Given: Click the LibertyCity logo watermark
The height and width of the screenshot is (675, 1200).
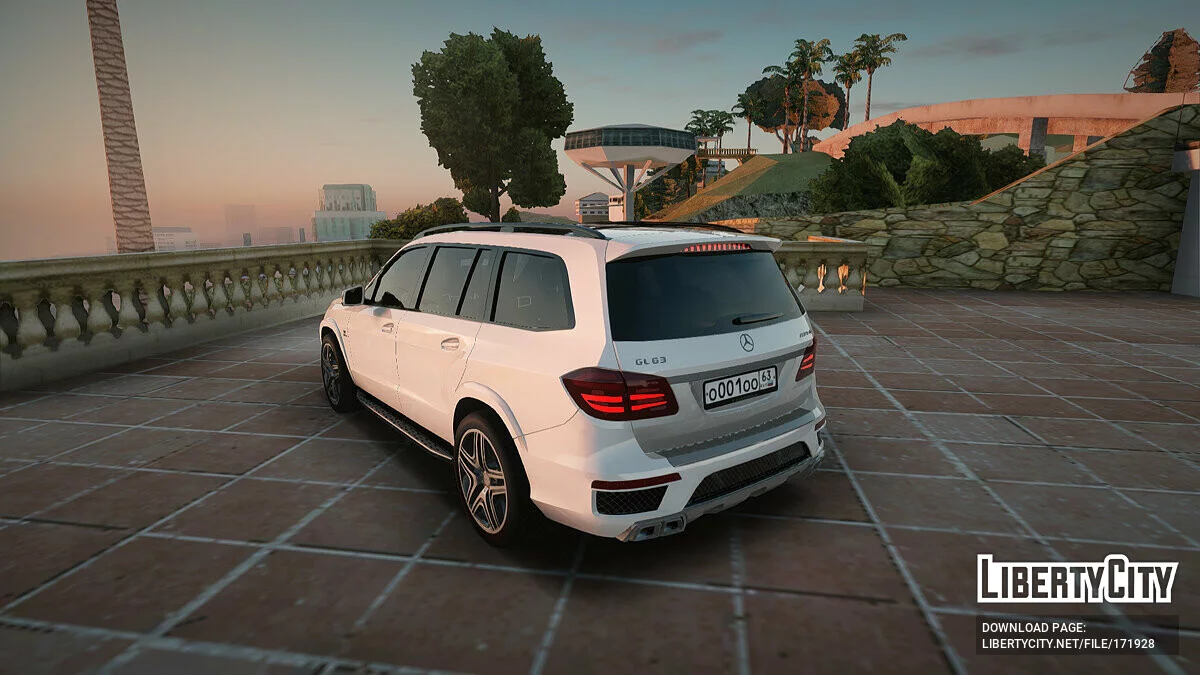Looking at the screenshot, I should 1077,579.
